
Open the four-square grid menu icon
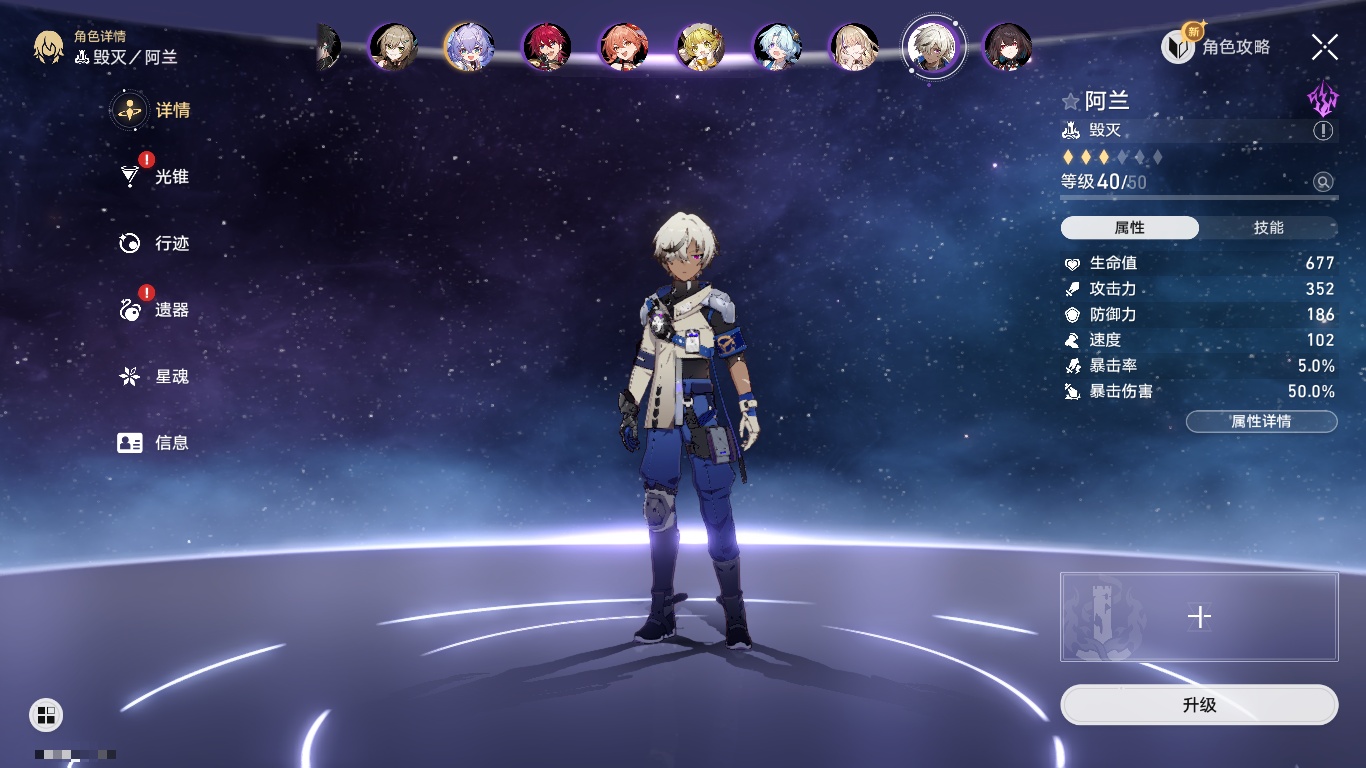point(46,715)
